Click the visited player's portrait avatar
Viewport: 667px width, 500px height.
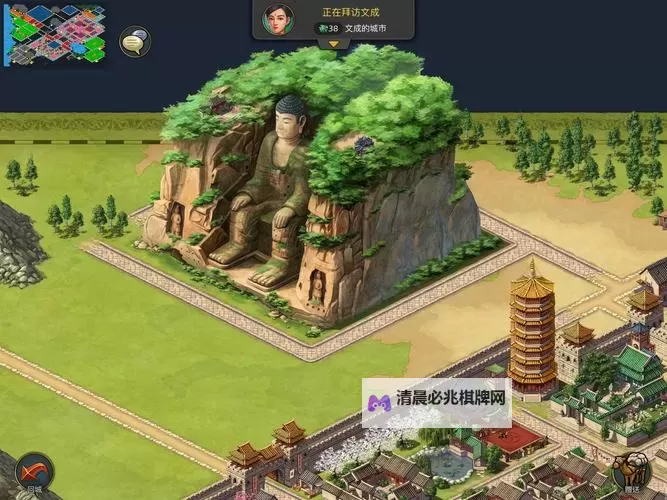click(277, 19)
